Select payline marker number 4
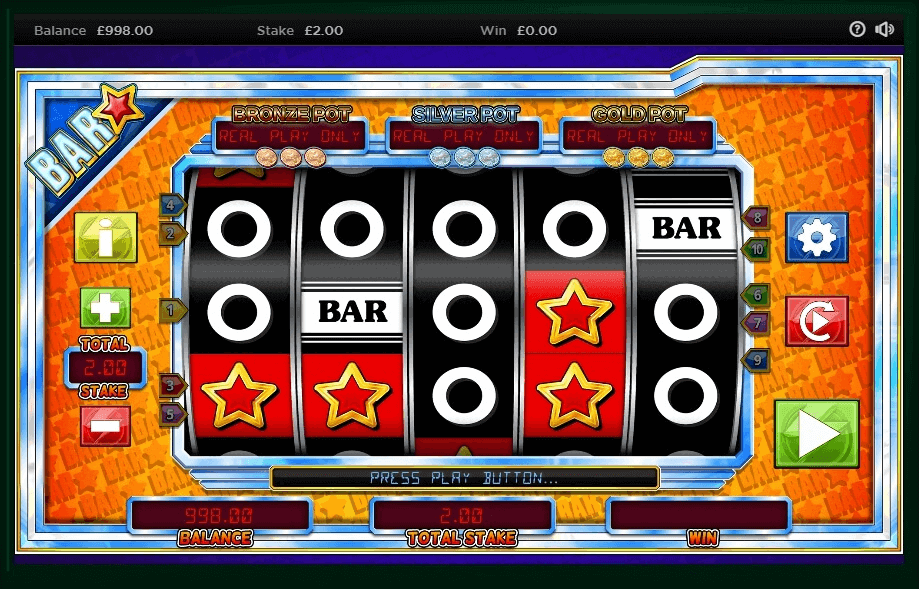Screen dimensions: 919x589 [x=173, y=205]
